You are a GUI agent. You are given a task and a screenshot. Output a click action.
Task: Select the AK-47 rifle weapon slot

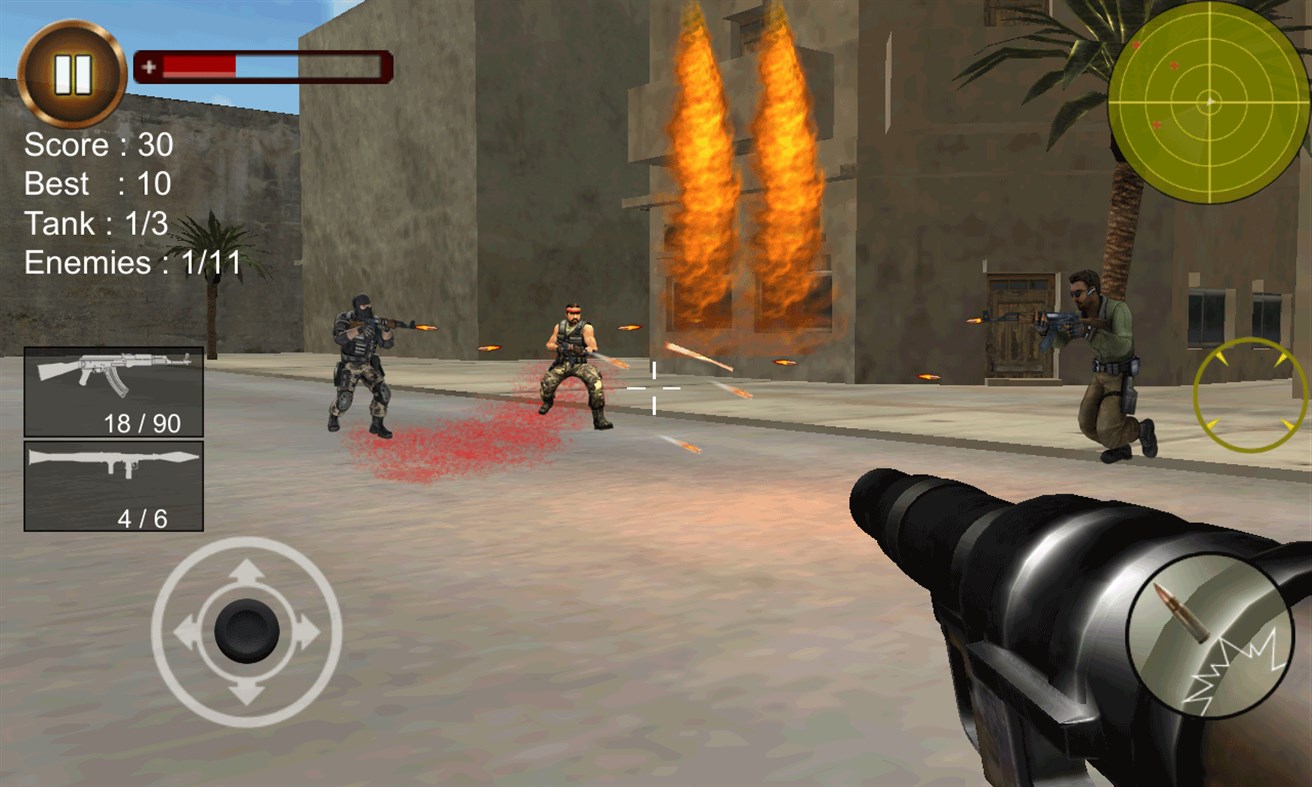pyautogui.click(x=112, y=390)
